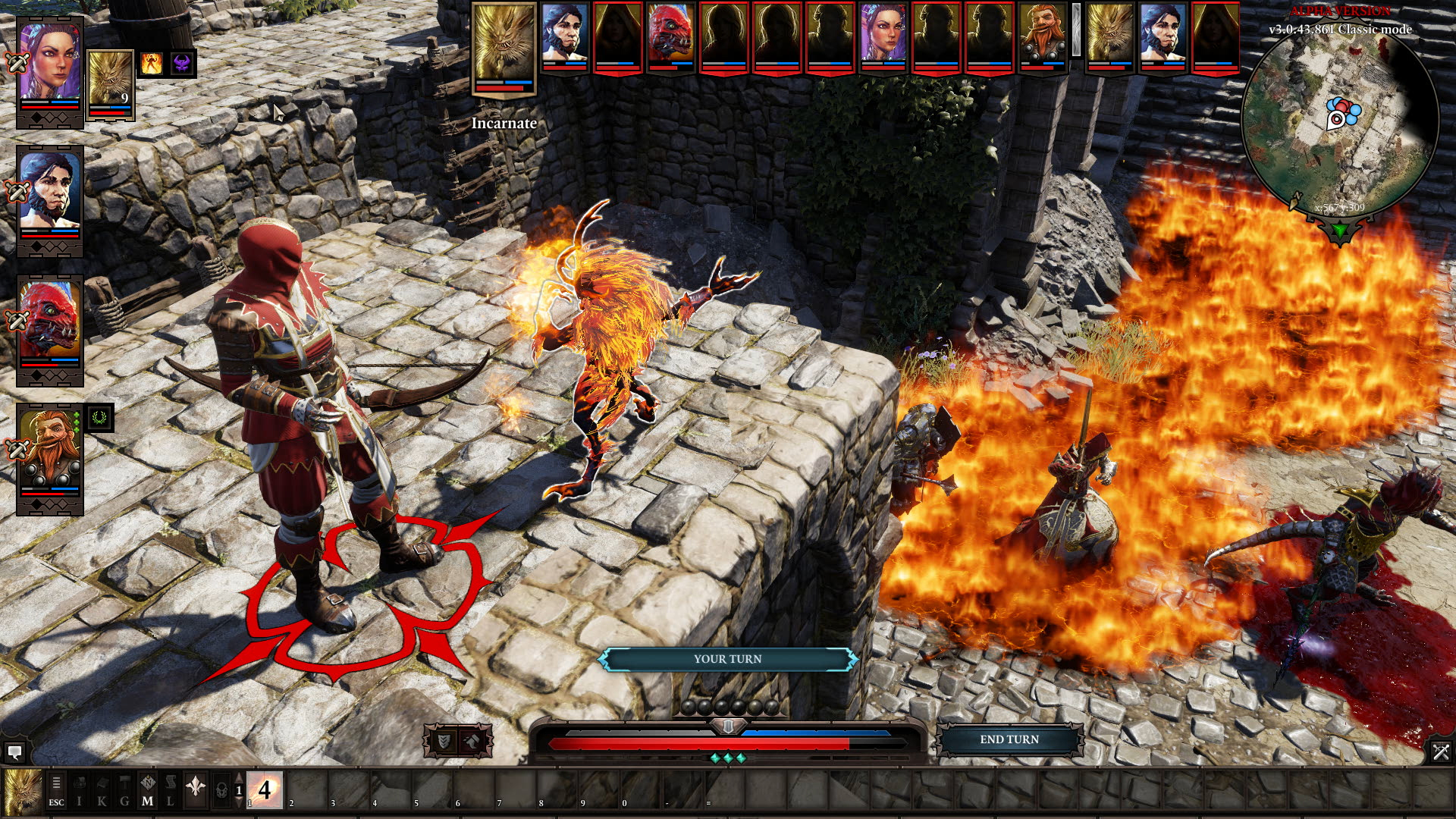This screenshot has height=819, width=1456.
Task: Click the shield stance icon above the hotbar
Action: 444,741
